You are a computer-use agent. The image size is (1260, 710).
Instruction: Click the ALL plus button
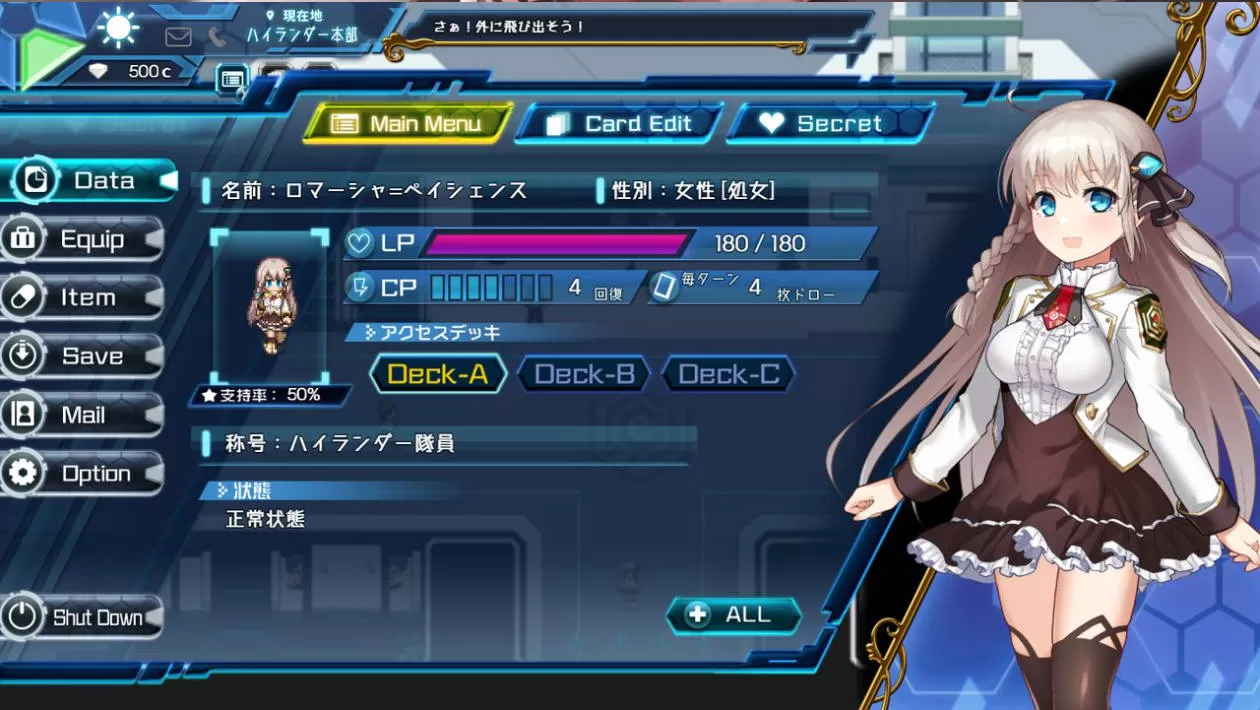[734, 615]
